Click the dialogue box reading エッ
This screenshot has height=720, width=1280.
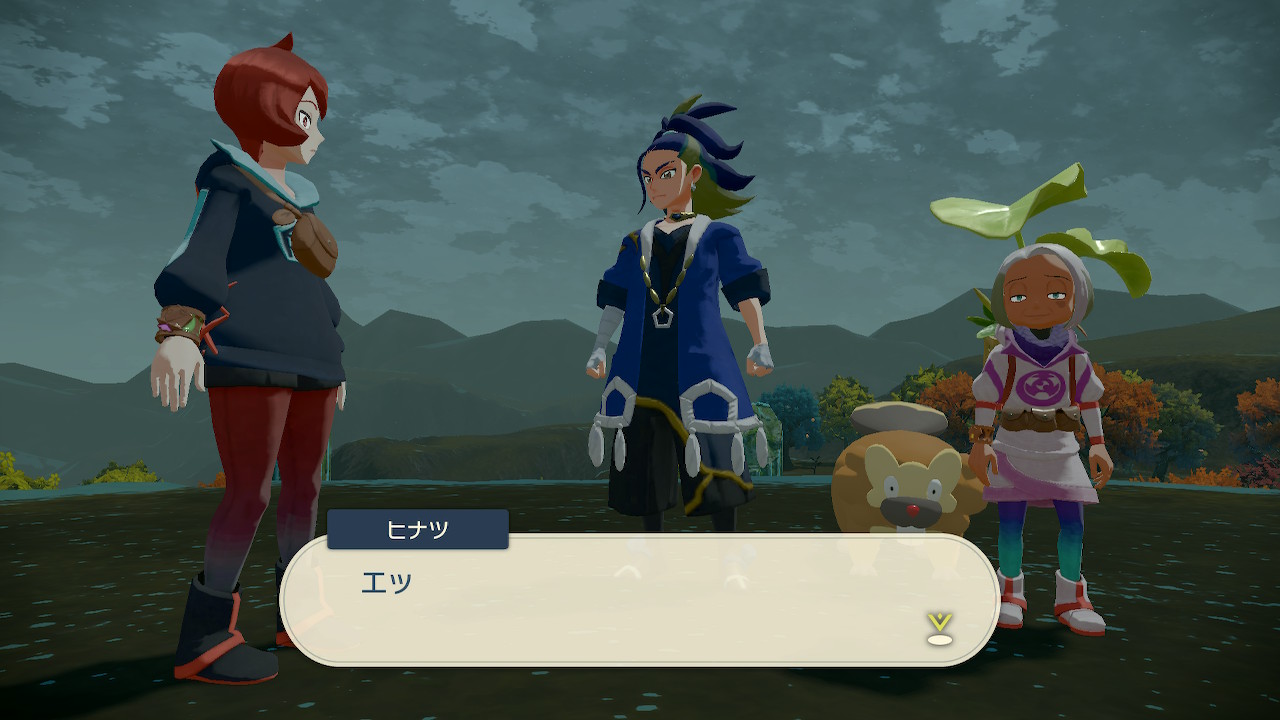[640, 600]
